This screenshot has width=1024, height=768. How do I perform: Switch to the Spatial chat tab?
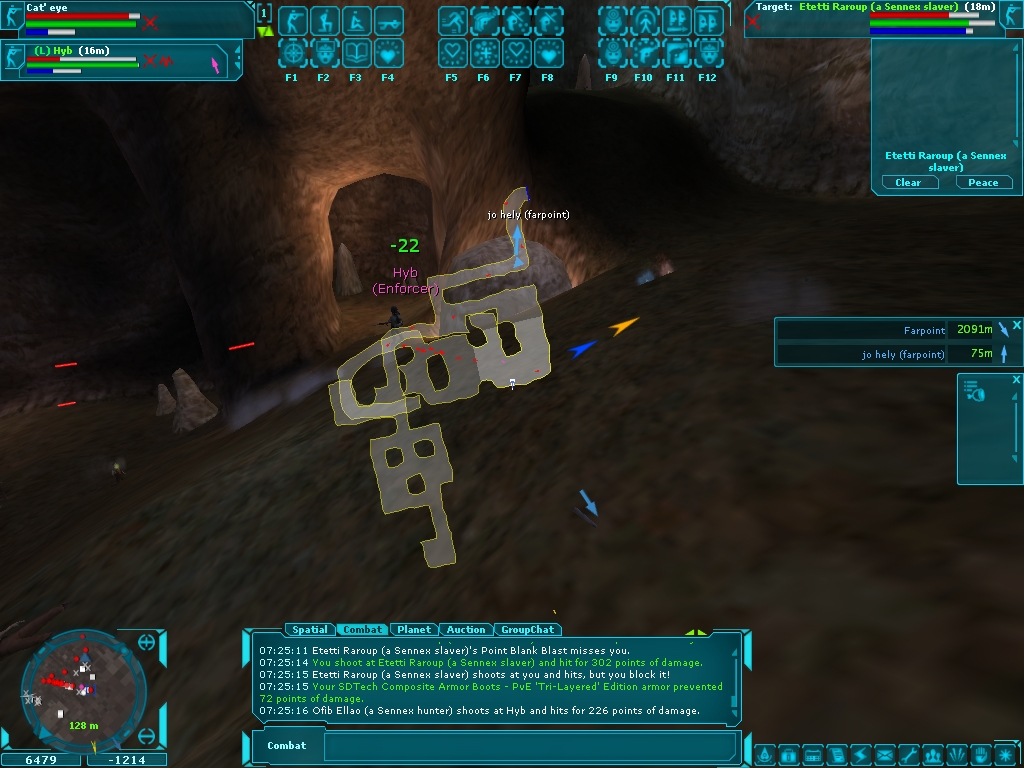tap(309, 630)
